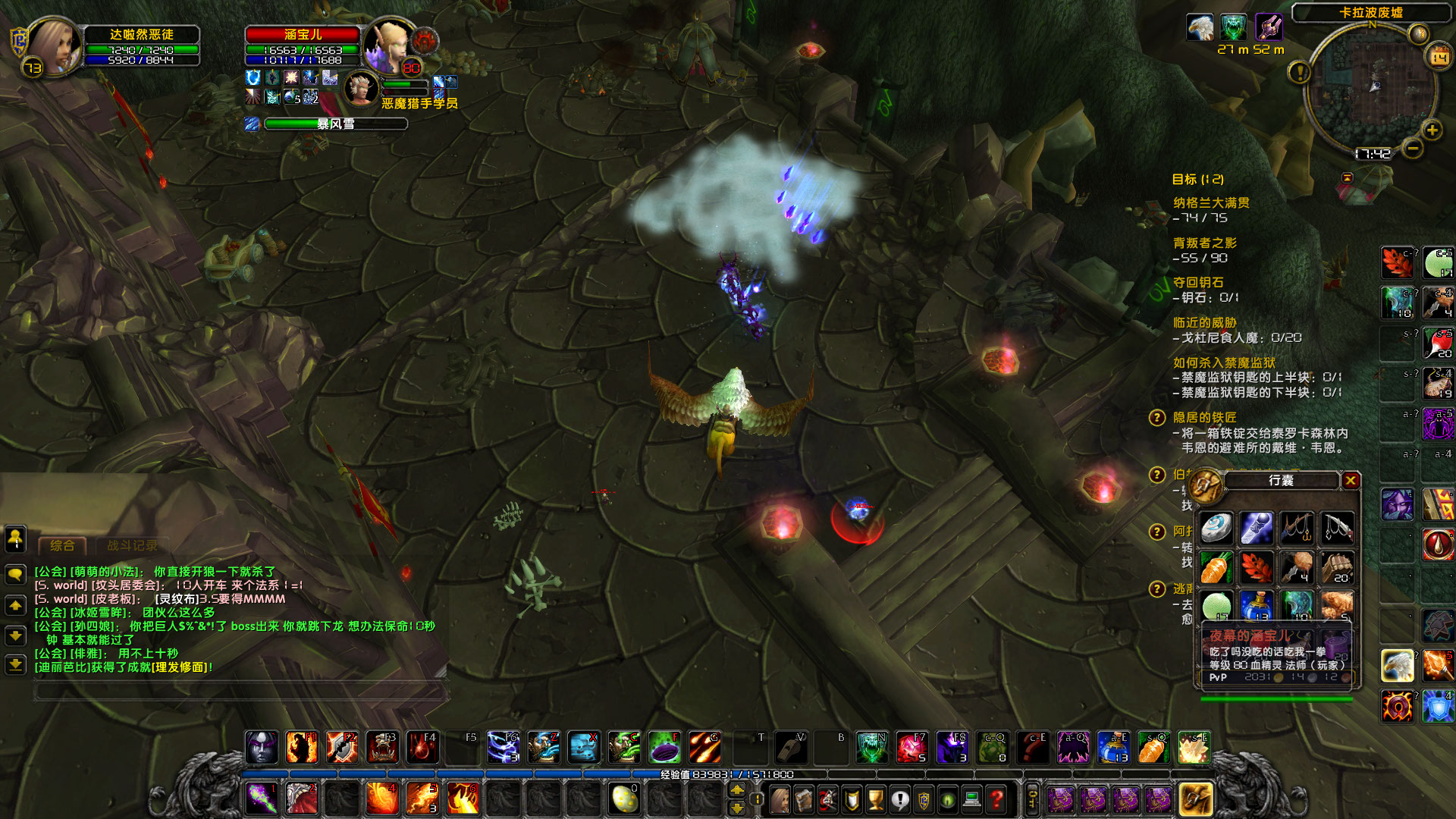Open the talents panel icon
The width and height of the screenshot is (1456, 819).
point(828,799)
